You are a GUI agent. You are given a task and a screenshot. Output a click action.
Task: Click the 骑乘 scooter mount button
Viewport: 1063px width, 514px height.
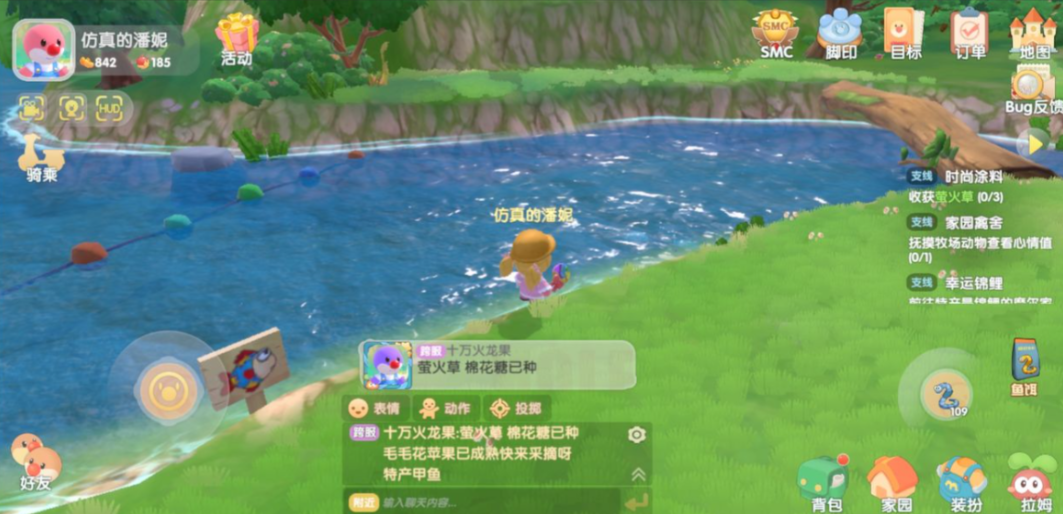coord(41,158)
